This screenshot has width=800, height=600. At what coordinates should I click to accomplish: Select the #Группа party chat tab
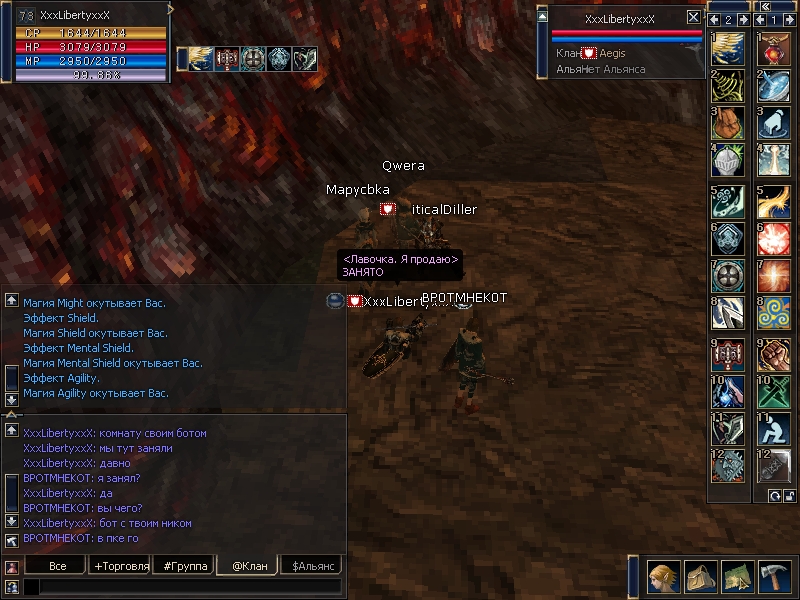point(185,566)
